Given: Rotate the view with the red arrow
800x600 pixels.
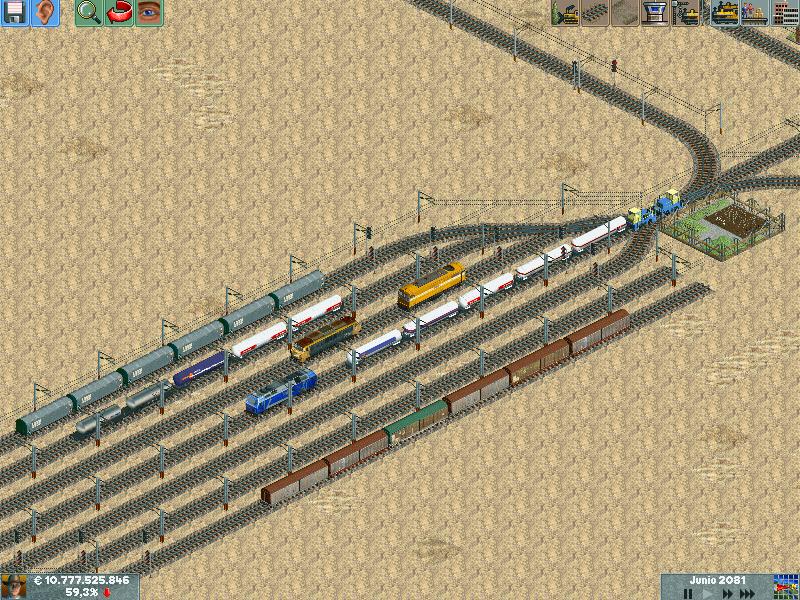Looking at the screenshot, I should point(119,13).
